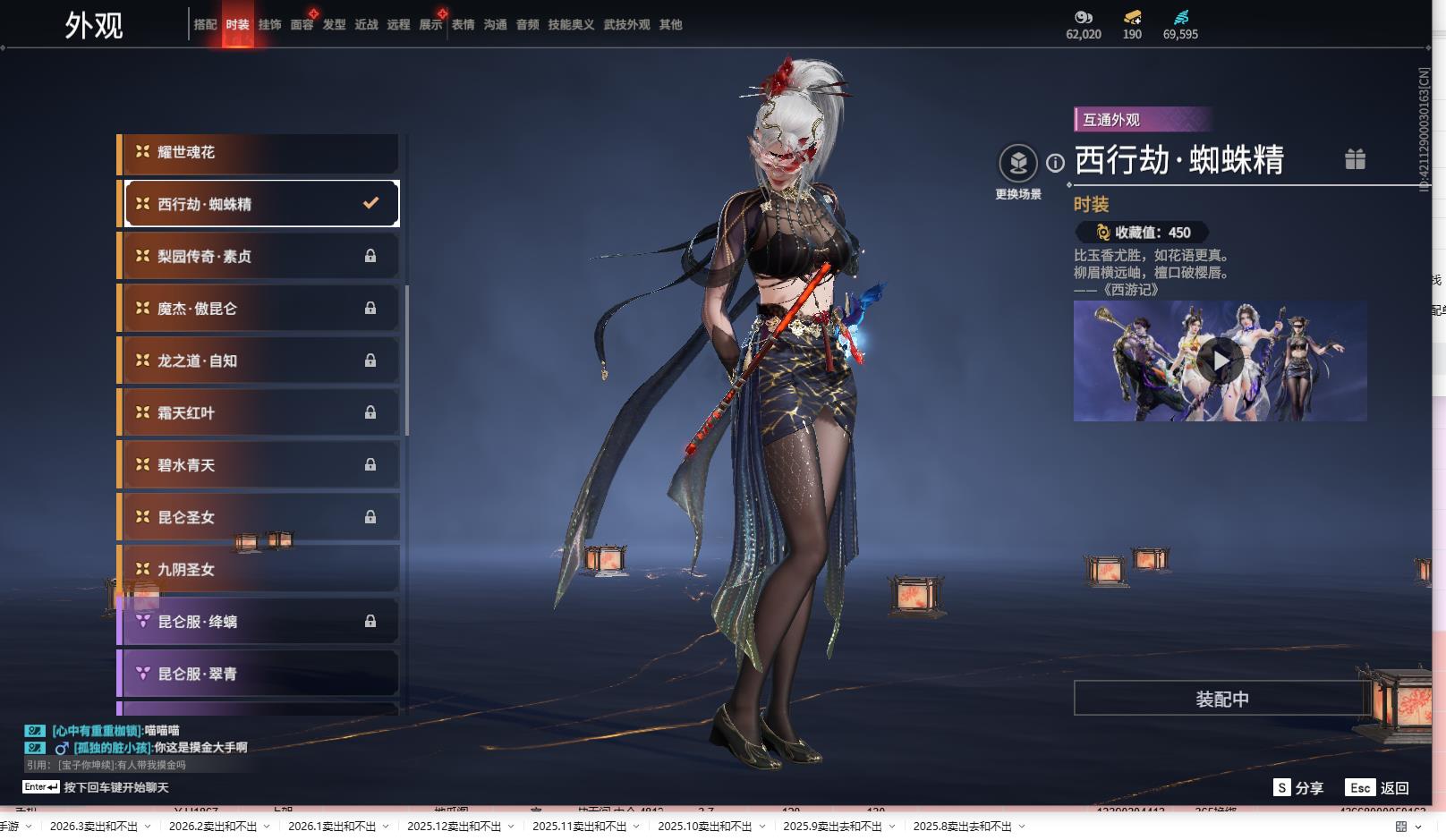Pick the 魔杰·傲昆仑 outfit
This screenshot has height=840, width=1446.
coord(259,309)
